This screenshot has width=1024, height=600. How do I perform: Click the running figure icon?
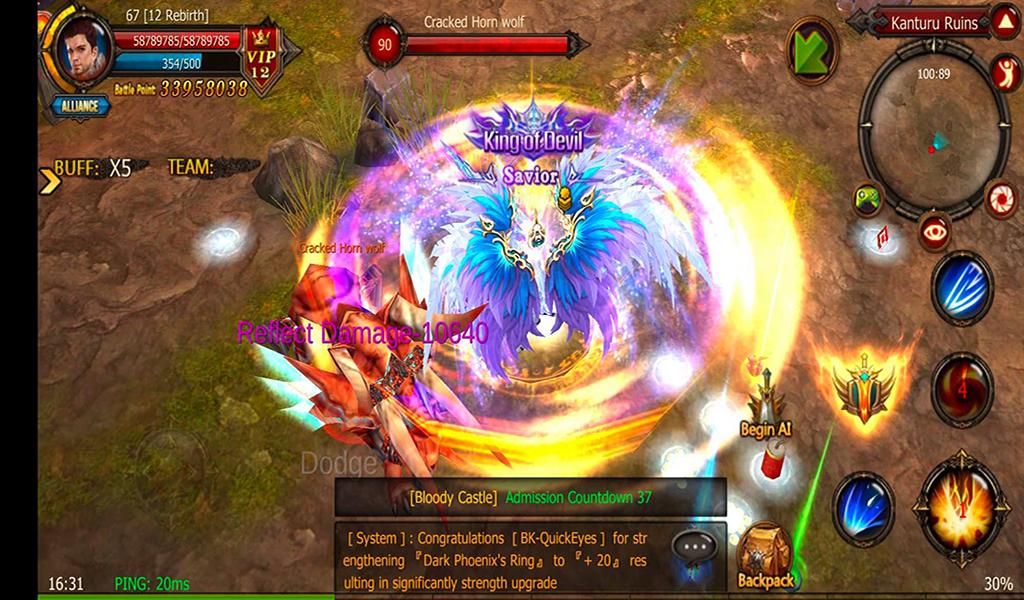tap(1003, 72)
